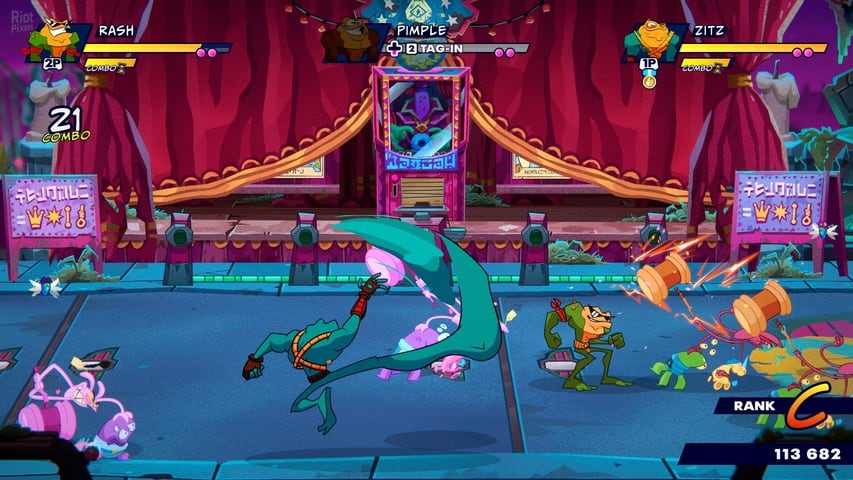853x480 pixels.
Task: Select Zitz's character portrait
Action: (x=647, y=40)
